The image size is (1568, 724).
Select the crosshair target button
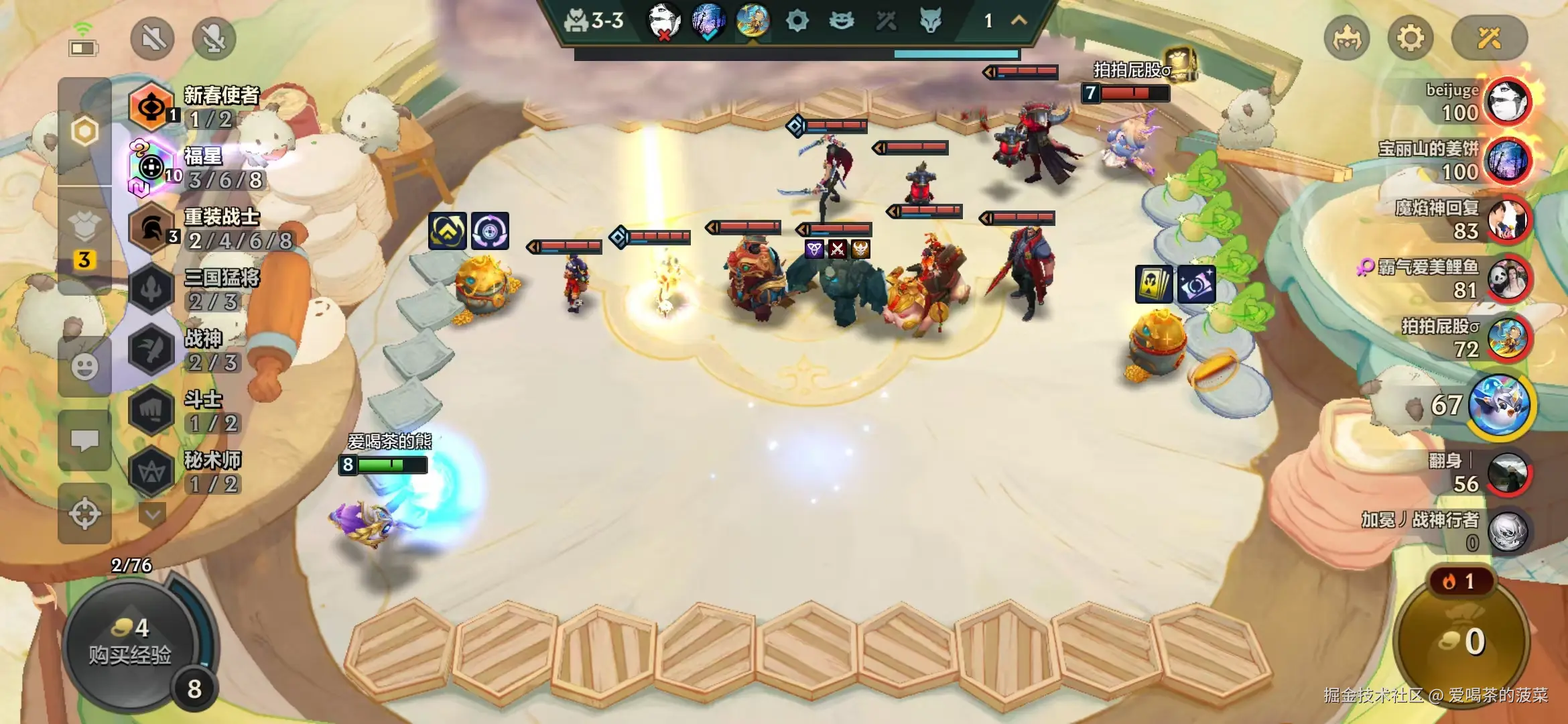pyautogui.click(x=84, y=514)
